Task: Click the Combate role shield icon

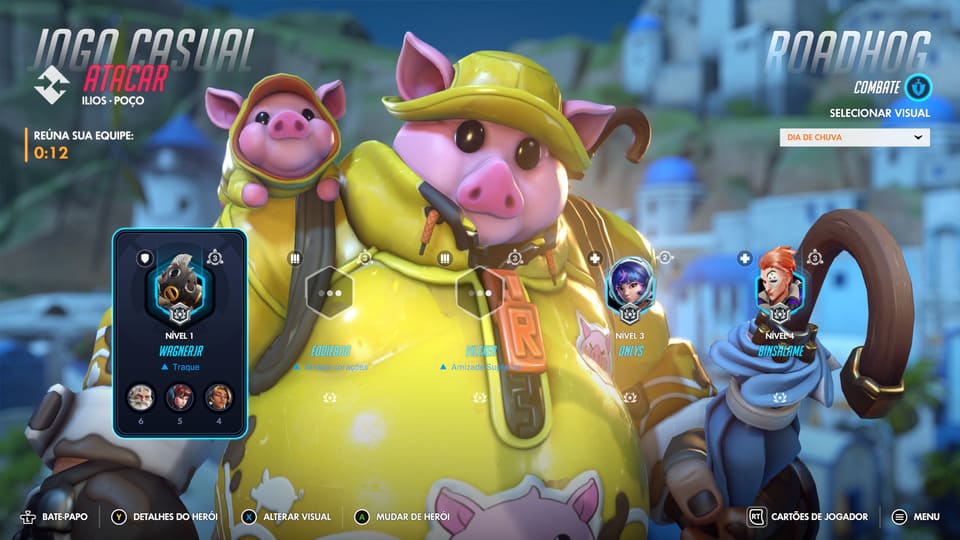Action: coord(918,88)
